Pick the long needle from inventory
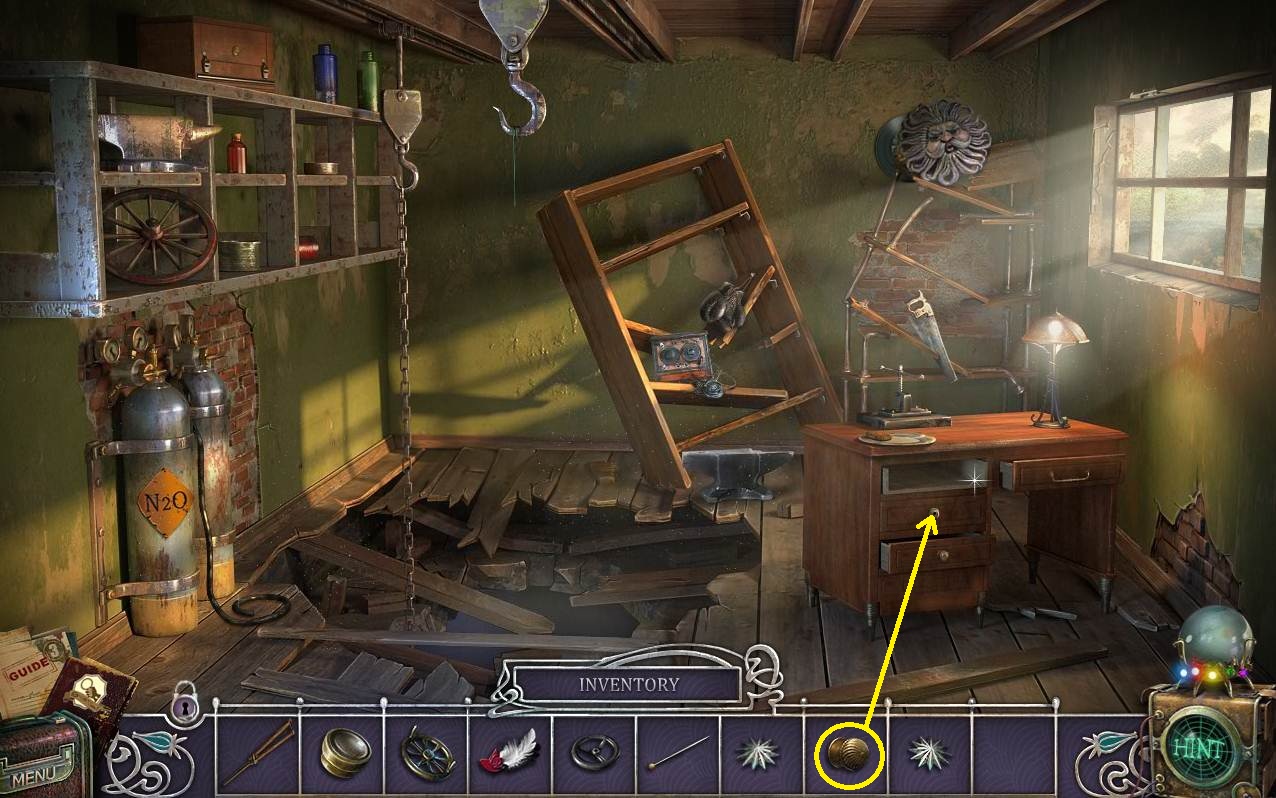Screen dimensions: 1276x798 tap(679, 752)
